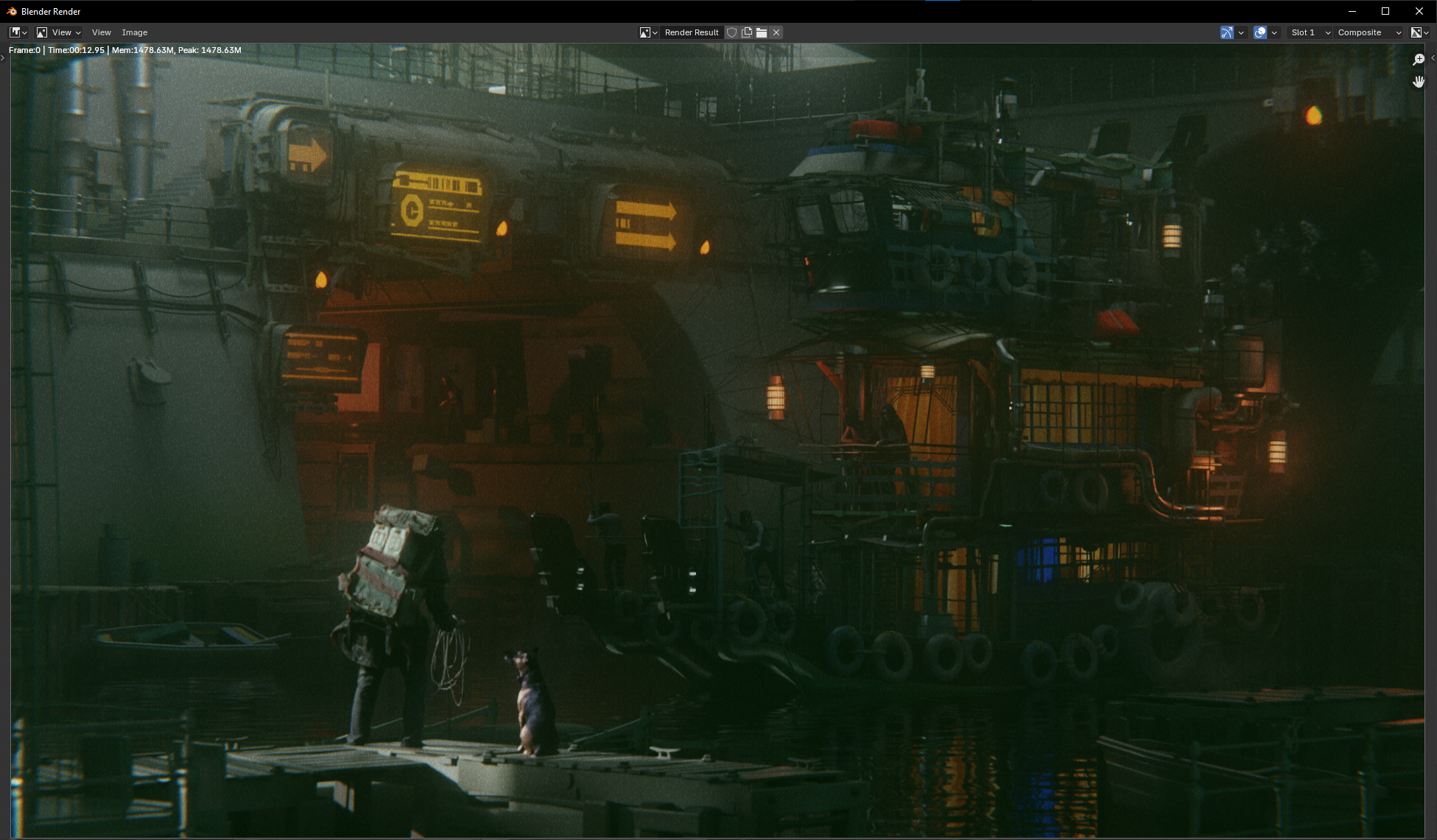1437x840 pixels.
Task: Open an image via the folder icon
Action: point(762,32)
